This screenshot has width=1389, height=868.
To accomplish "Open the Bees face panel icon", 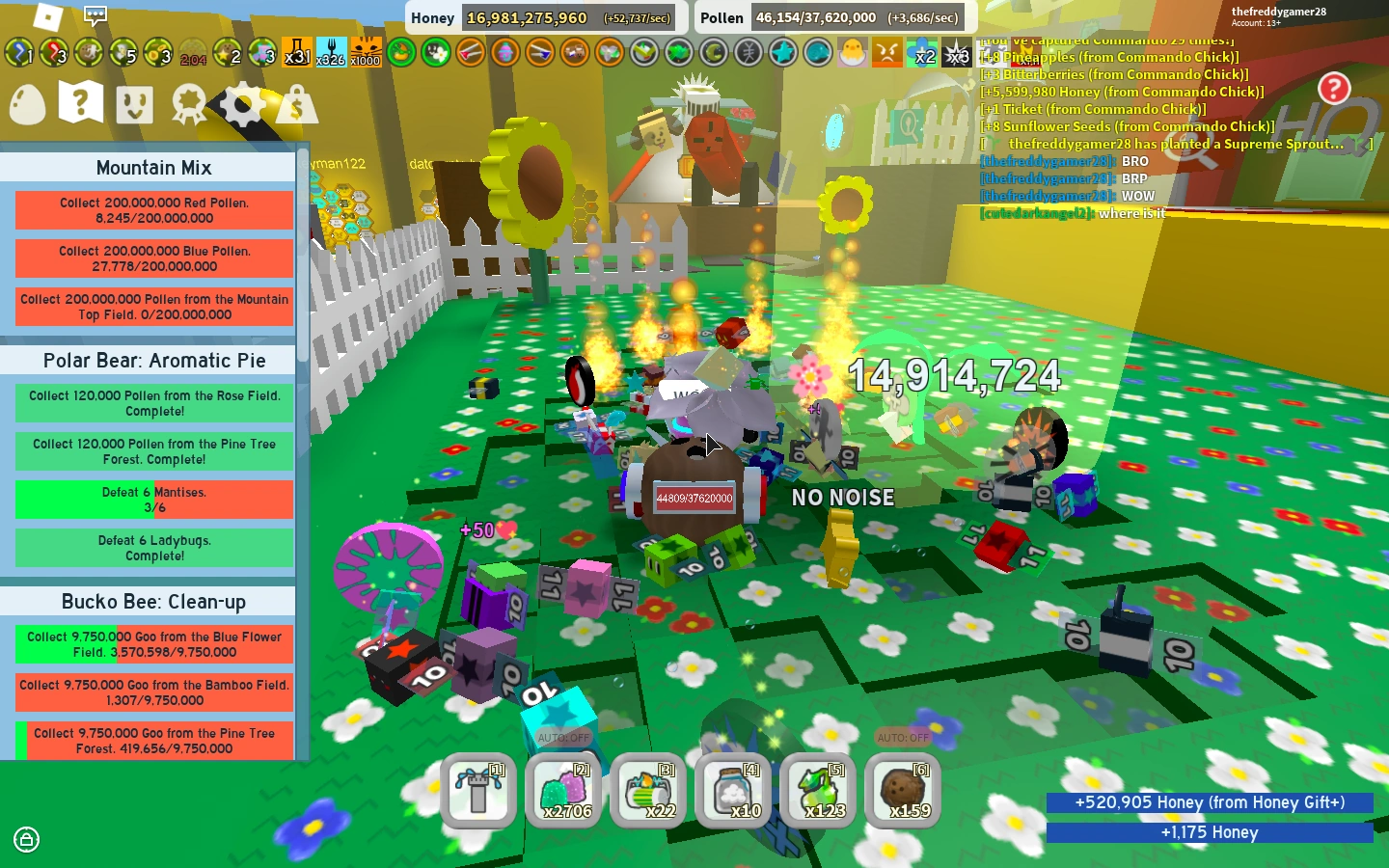I will (x=133, y=103).
